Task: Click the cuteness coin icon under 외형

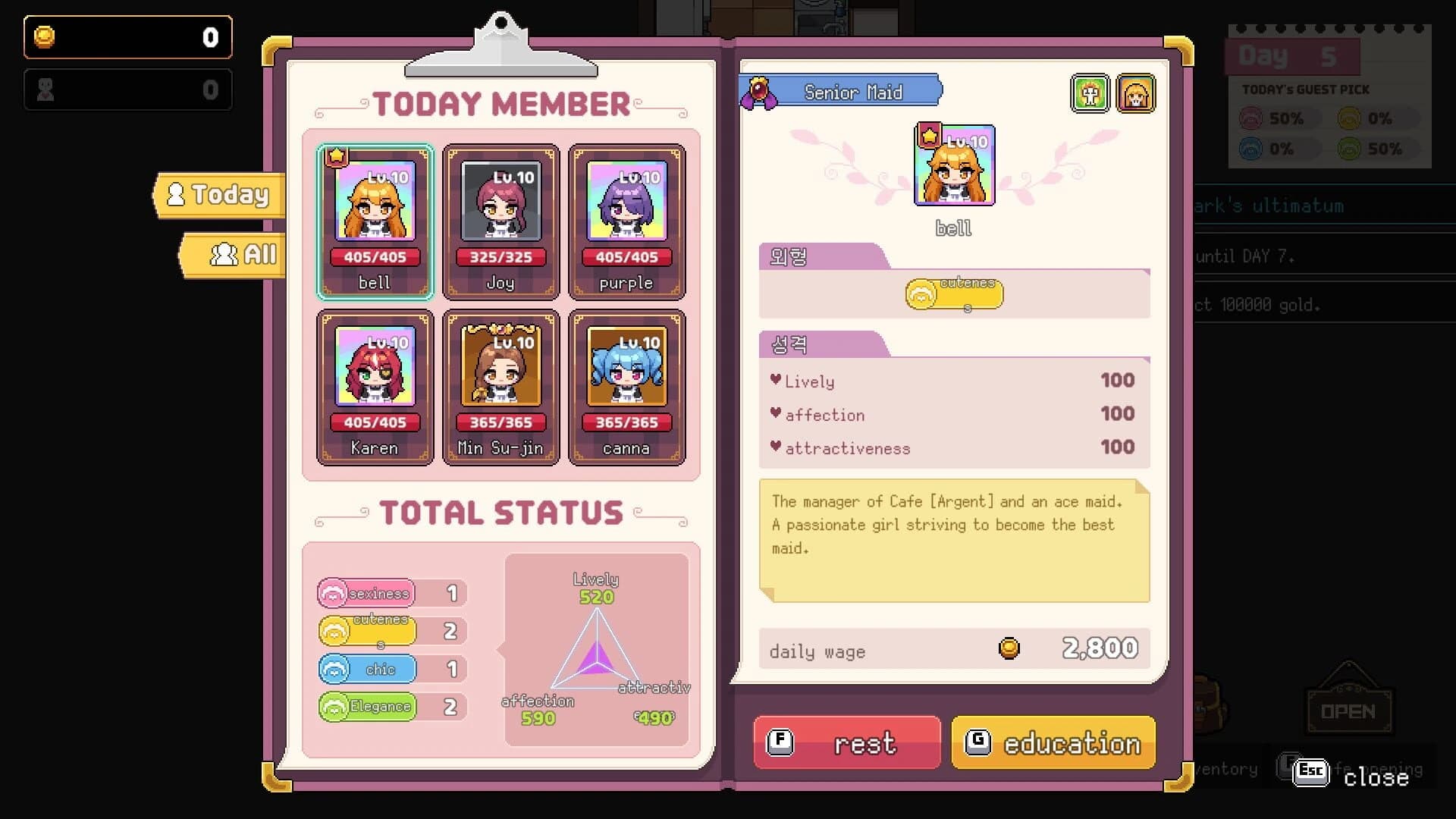Action: (x=920, y=293)
